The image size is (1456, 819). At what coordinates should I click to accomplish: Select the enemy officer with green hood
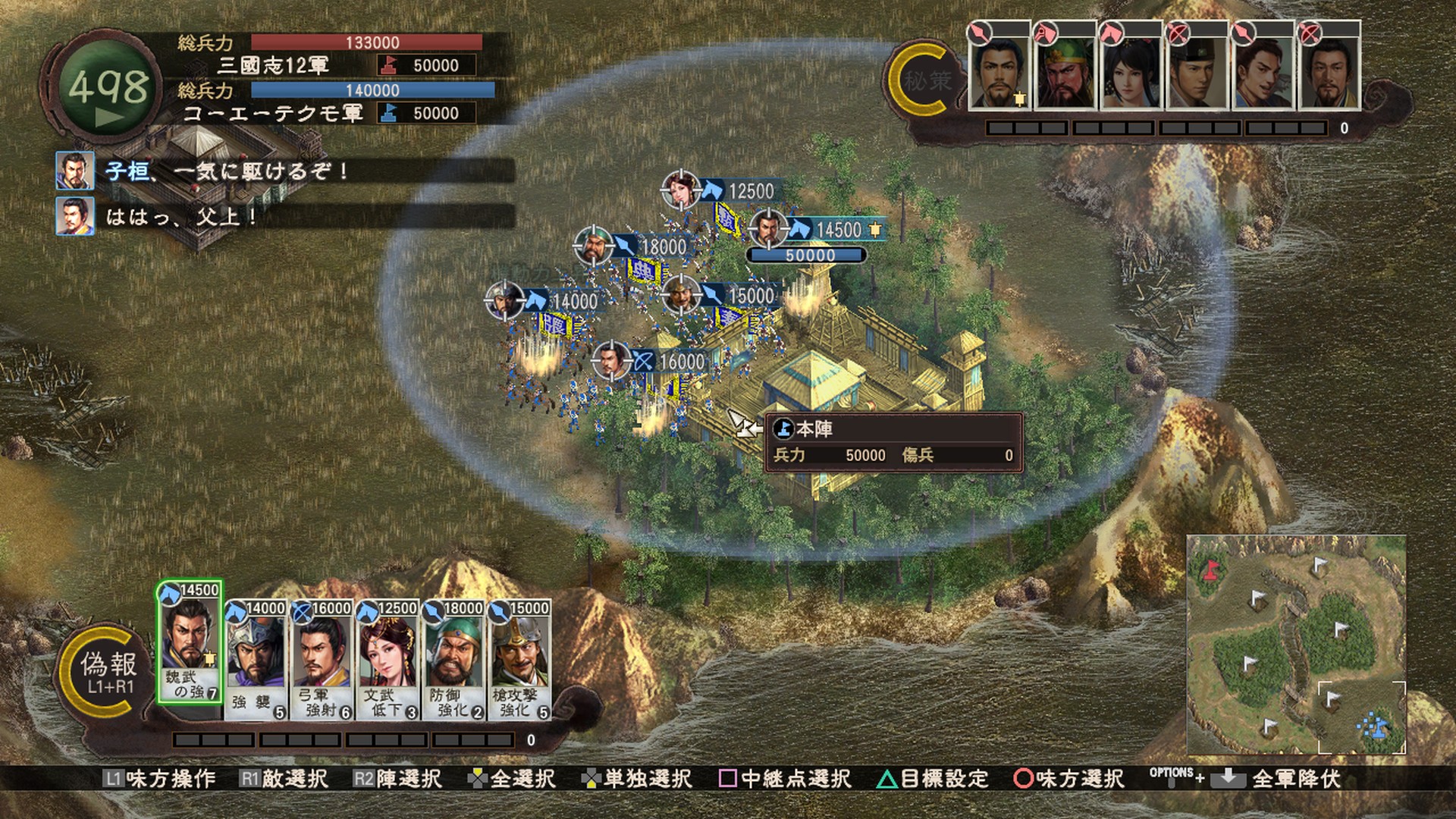pos(1064,72)
